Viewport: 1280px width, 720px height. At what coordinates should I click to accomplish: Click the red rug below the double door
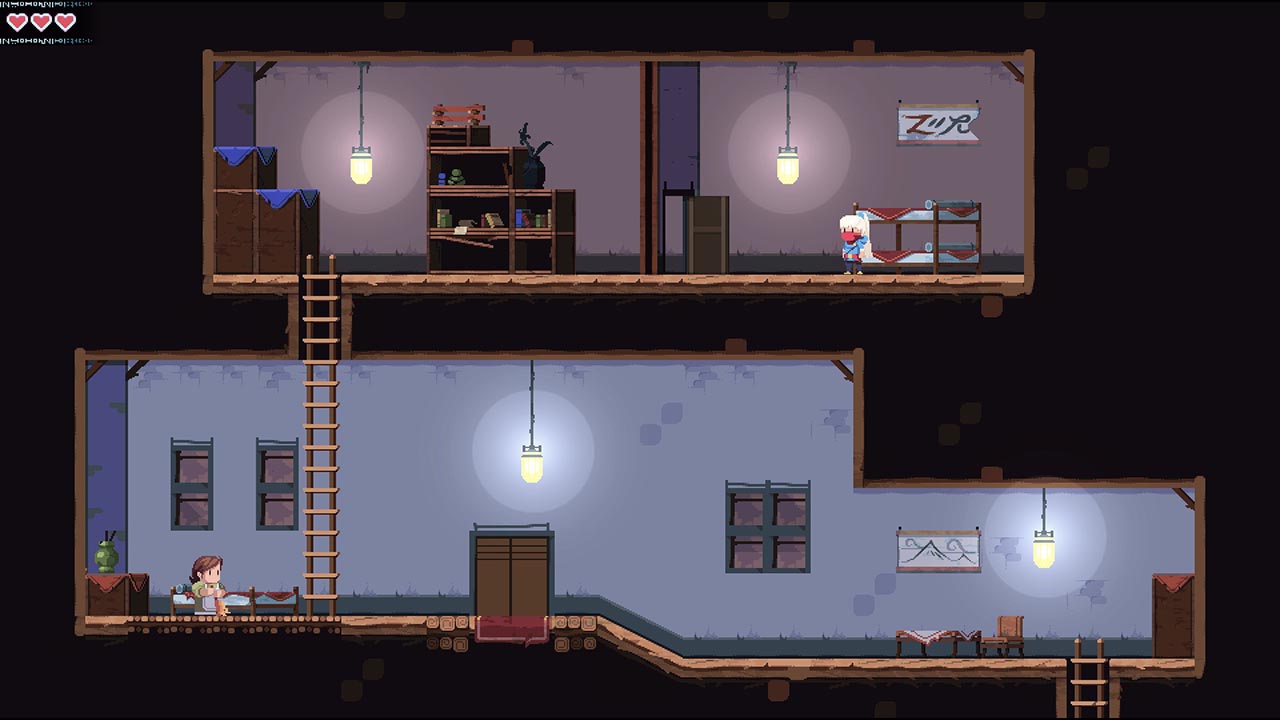point(512,628)
